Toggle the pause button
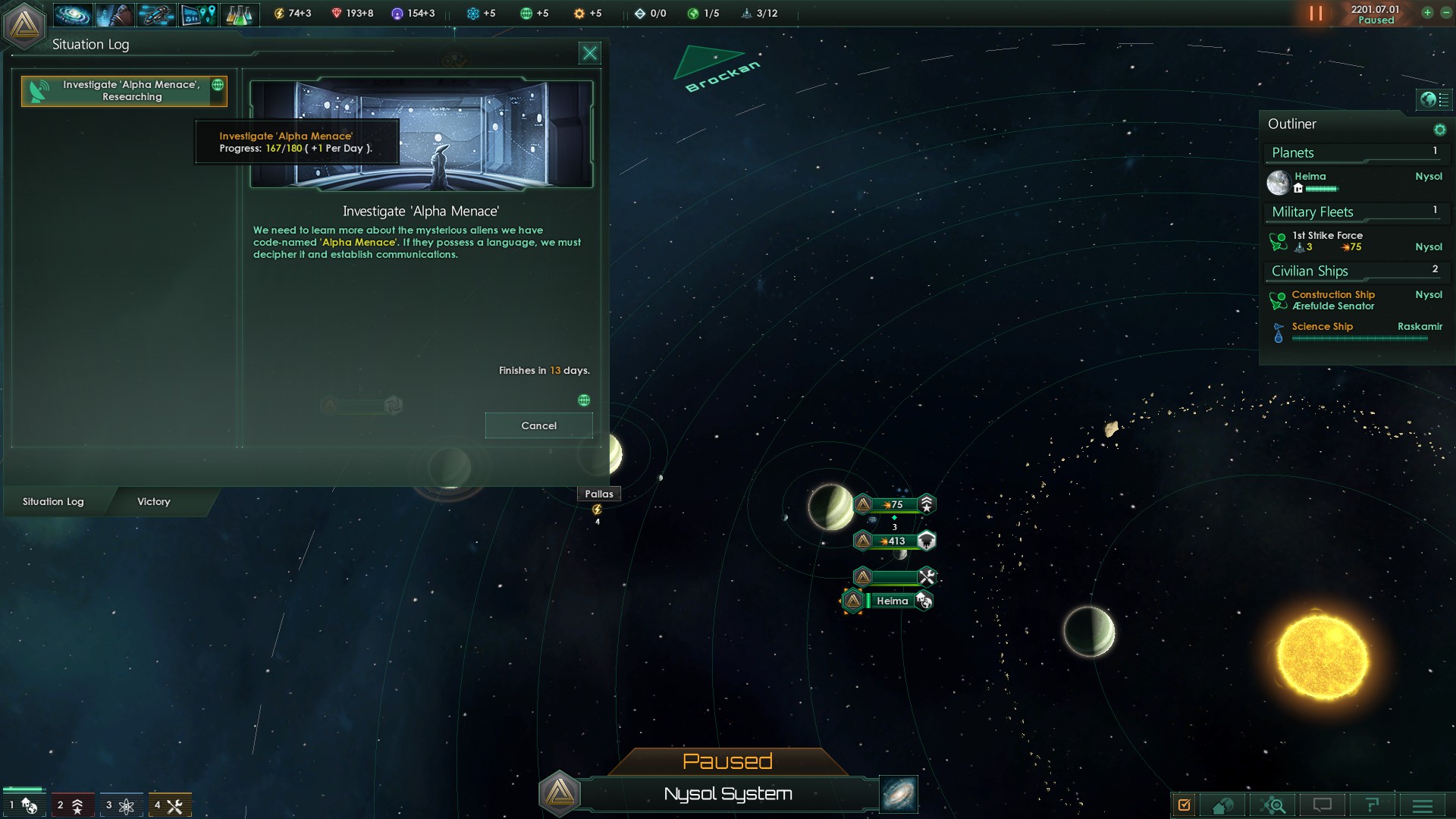 (1316, 14)
